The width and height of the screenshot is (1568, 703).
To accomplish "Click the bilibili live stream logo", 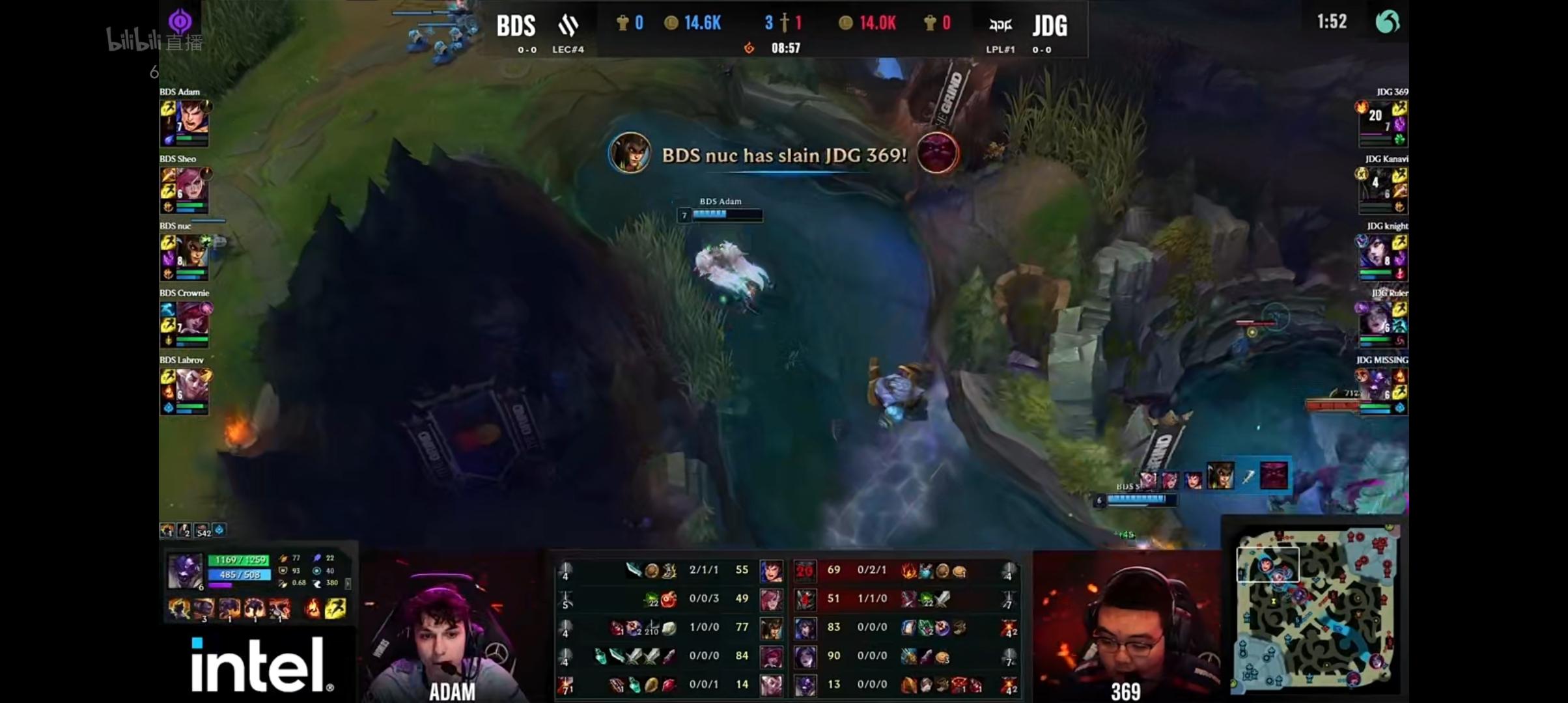I will coord(154,41).
